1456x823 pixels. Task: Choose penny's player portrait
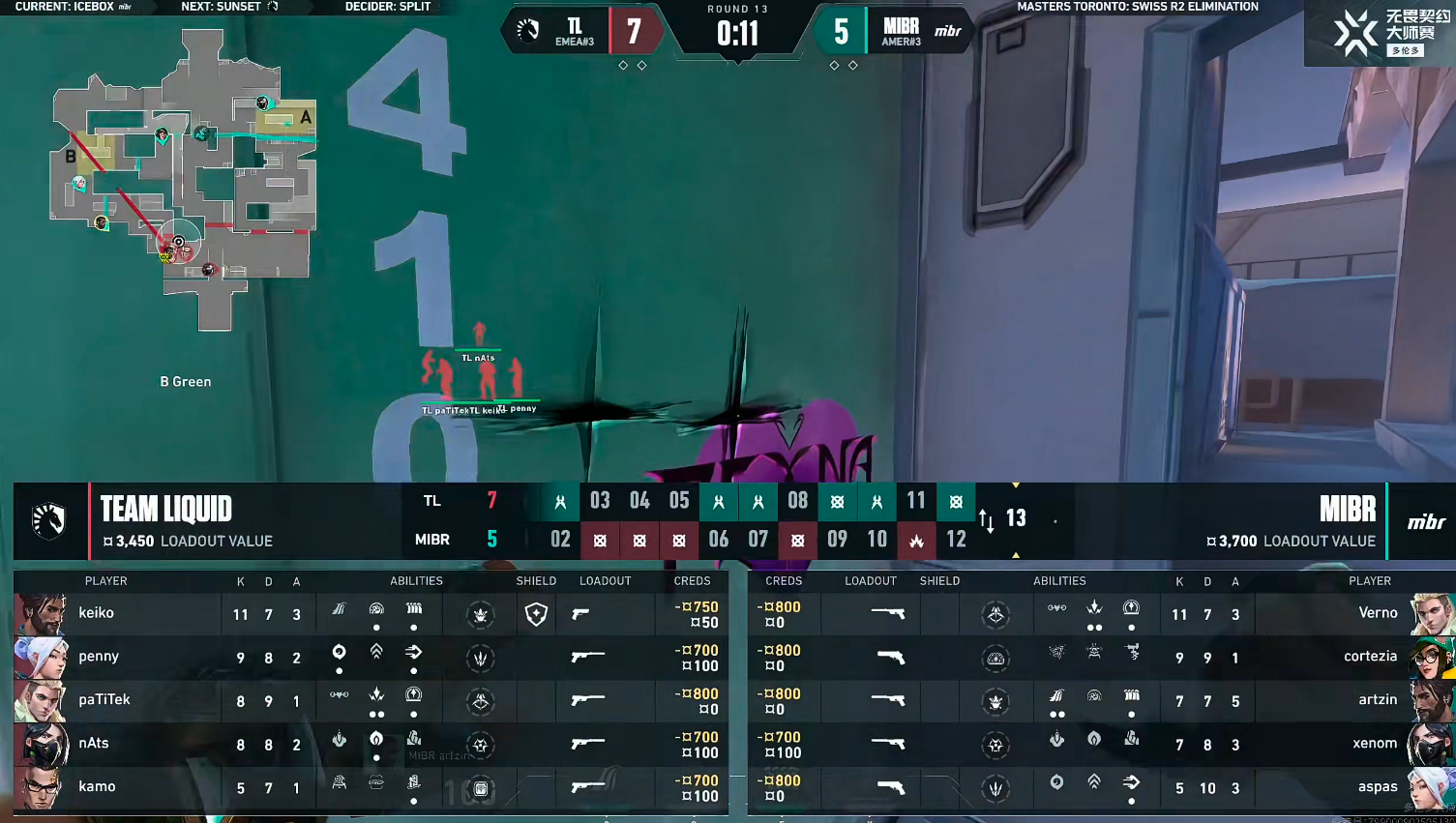(x=41, y=657)
